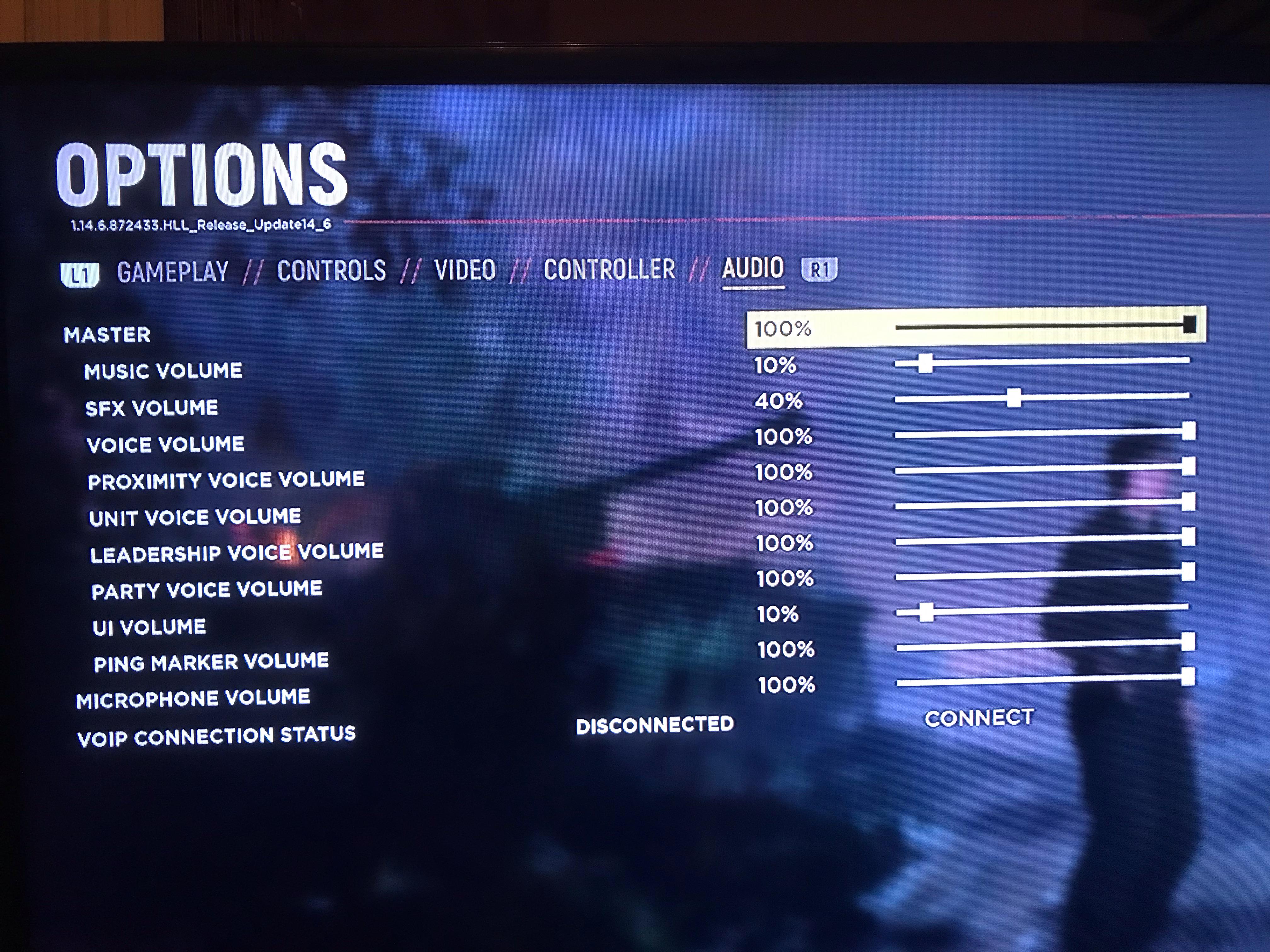Open the Controls tab
Screen dimensions: 1270x952
tap(331, 270)
